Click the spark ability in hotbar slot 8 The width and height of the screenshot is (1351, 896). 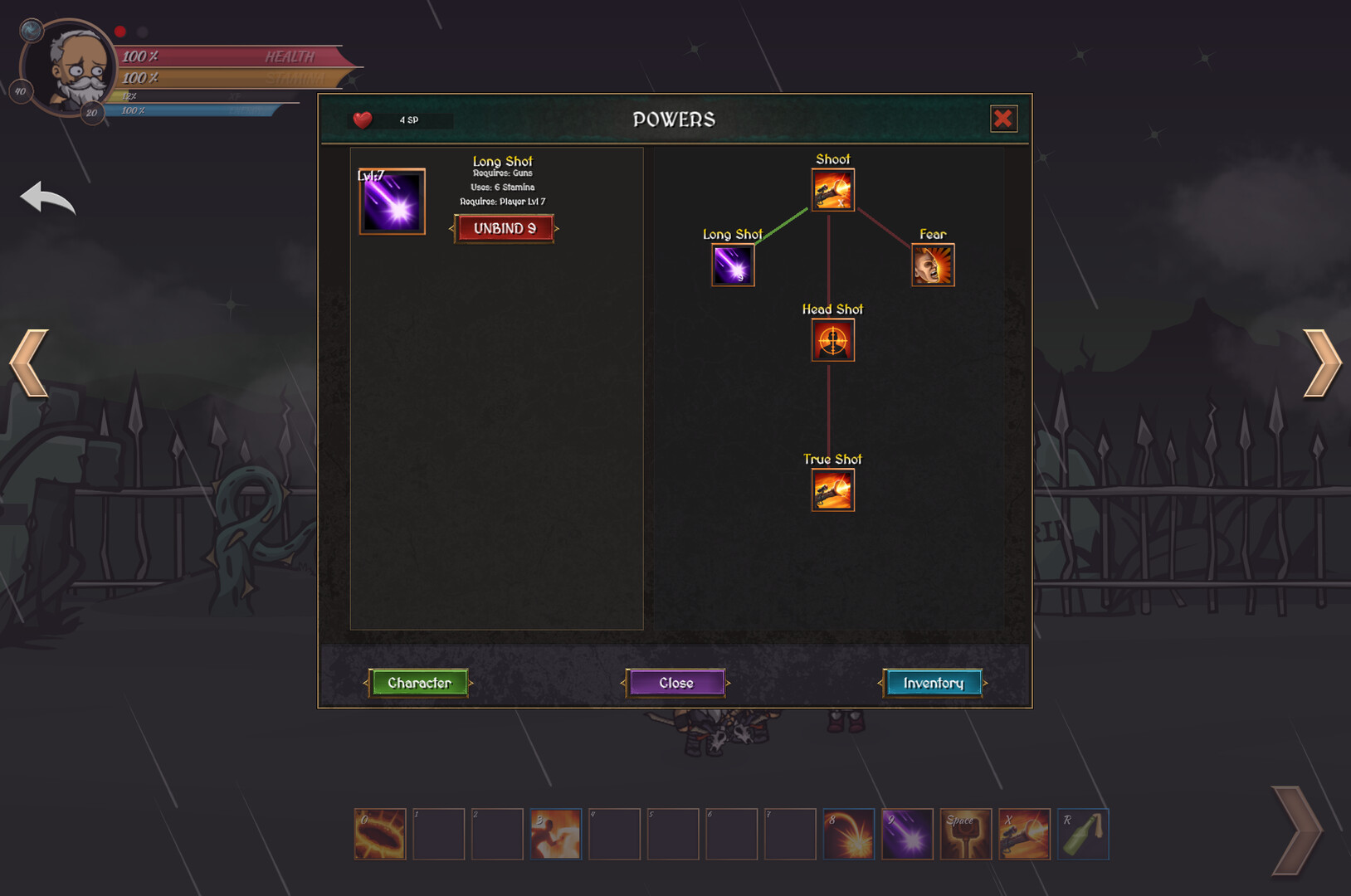click(x=848, y=834)
